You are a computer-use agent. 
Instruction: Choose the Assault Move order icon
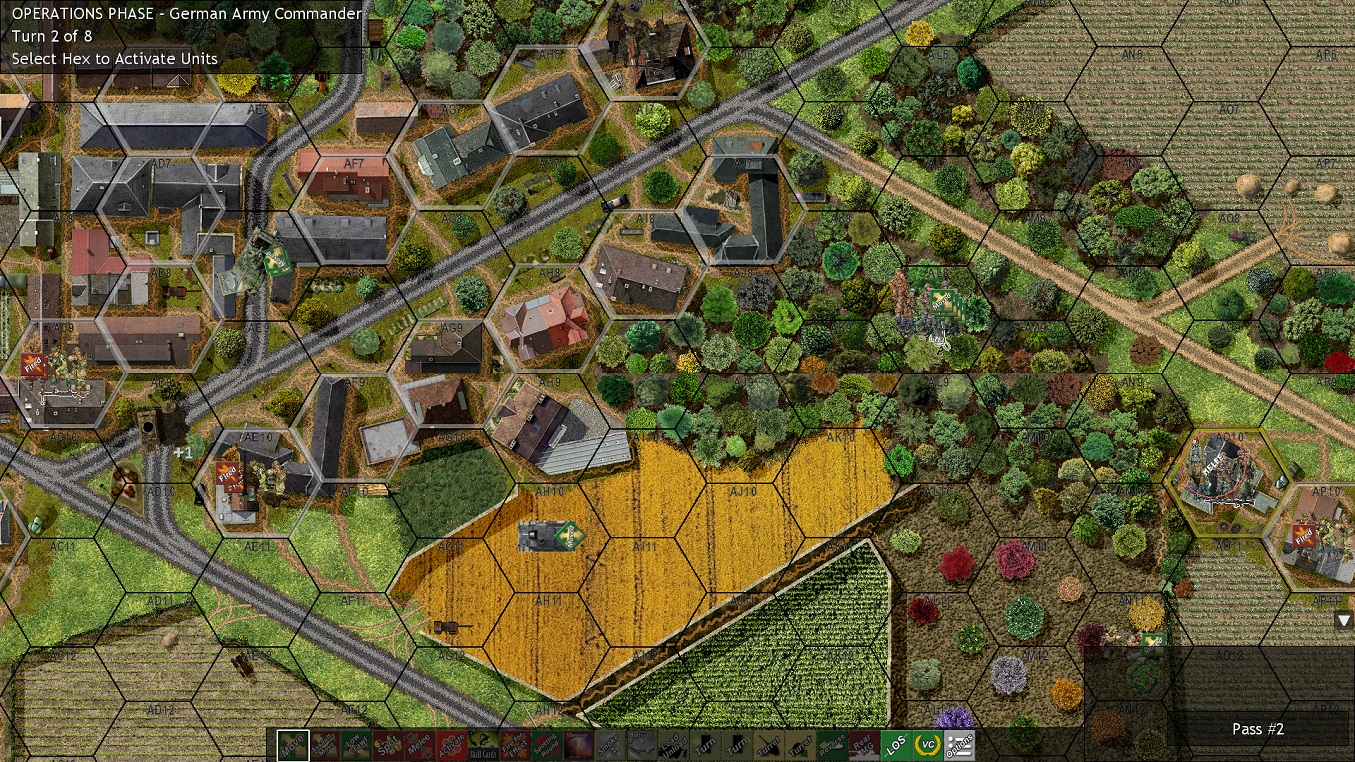tap(324, 746)
